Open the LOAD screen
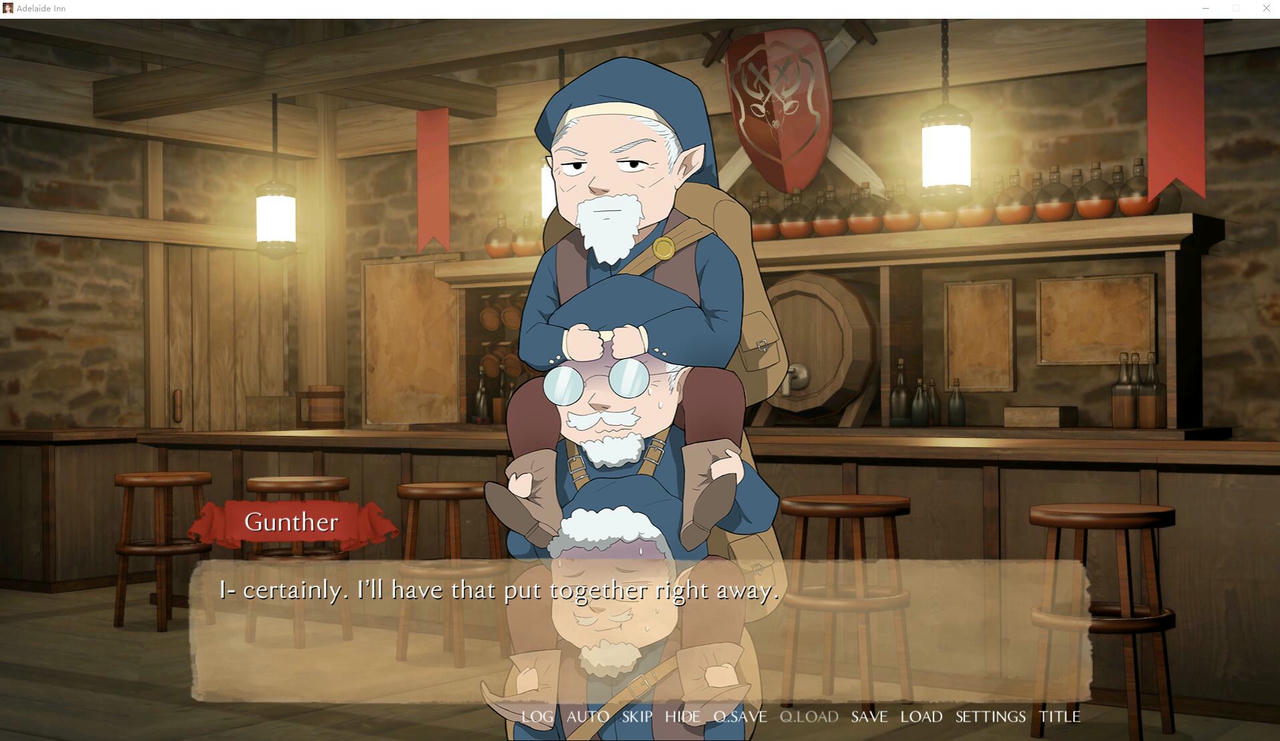This screenshot has height=741, width=1280. click(921, 716)
